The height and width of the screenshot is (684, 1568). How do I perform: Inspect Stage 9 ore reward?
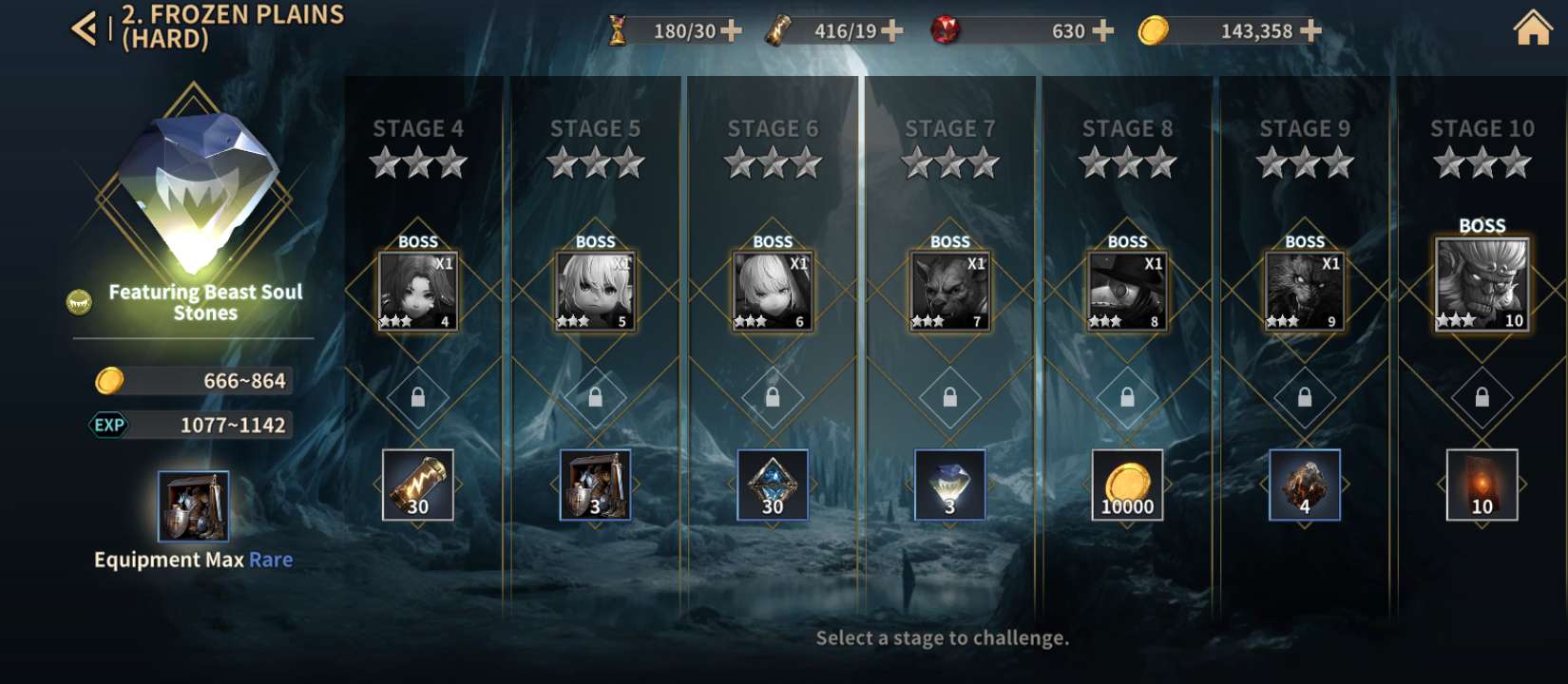pyautogui.click(x=1304, y=484)
